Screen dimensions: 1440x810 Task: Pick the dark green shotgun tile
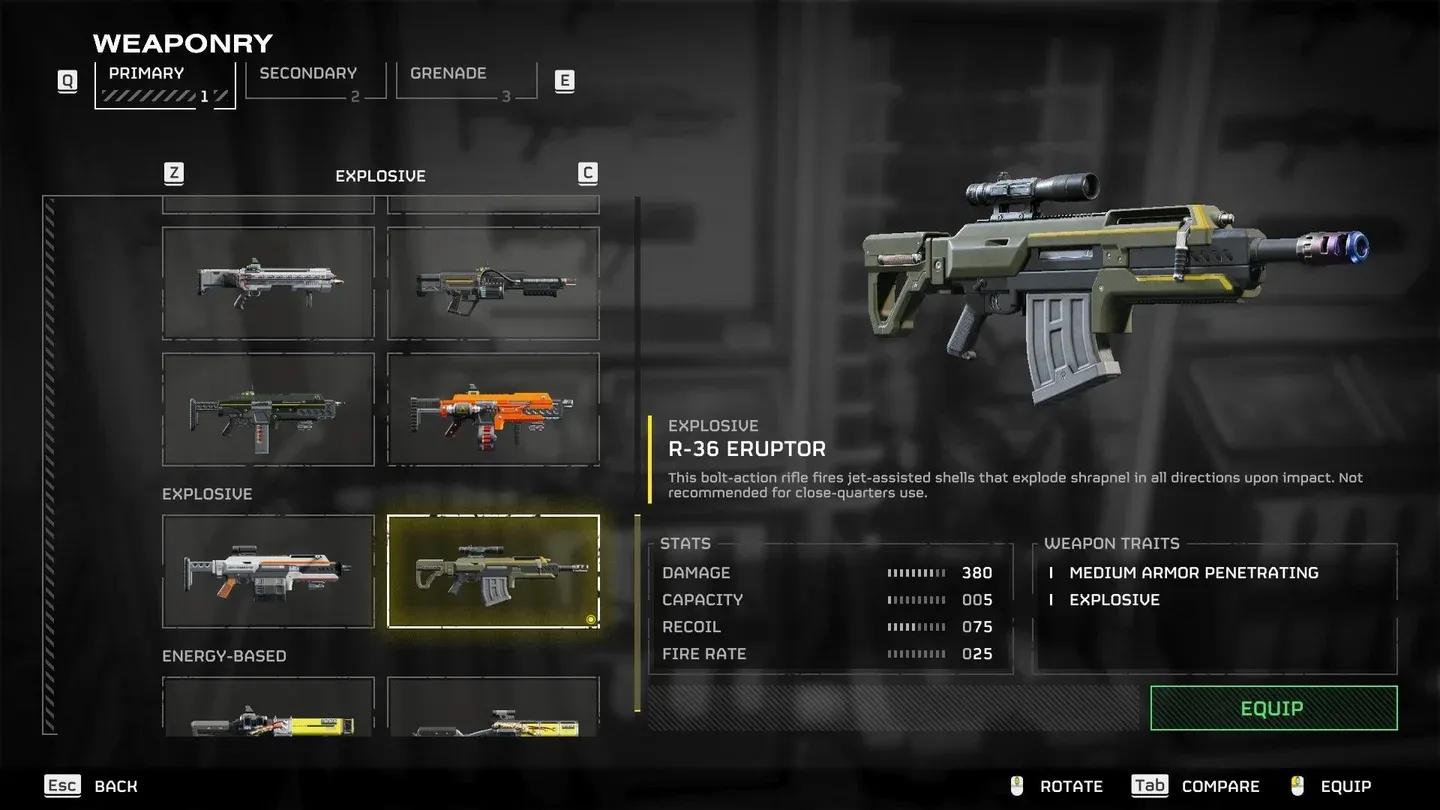[268, 409]
